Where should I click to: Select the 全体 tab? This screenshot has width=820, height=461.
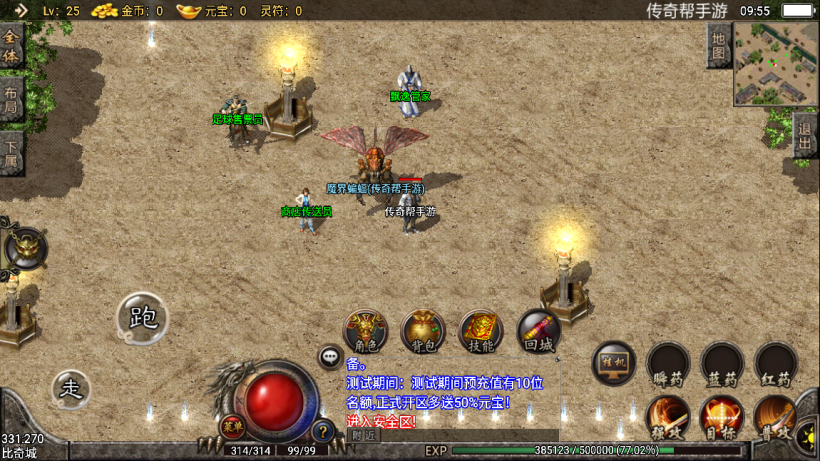click(11, 47)
